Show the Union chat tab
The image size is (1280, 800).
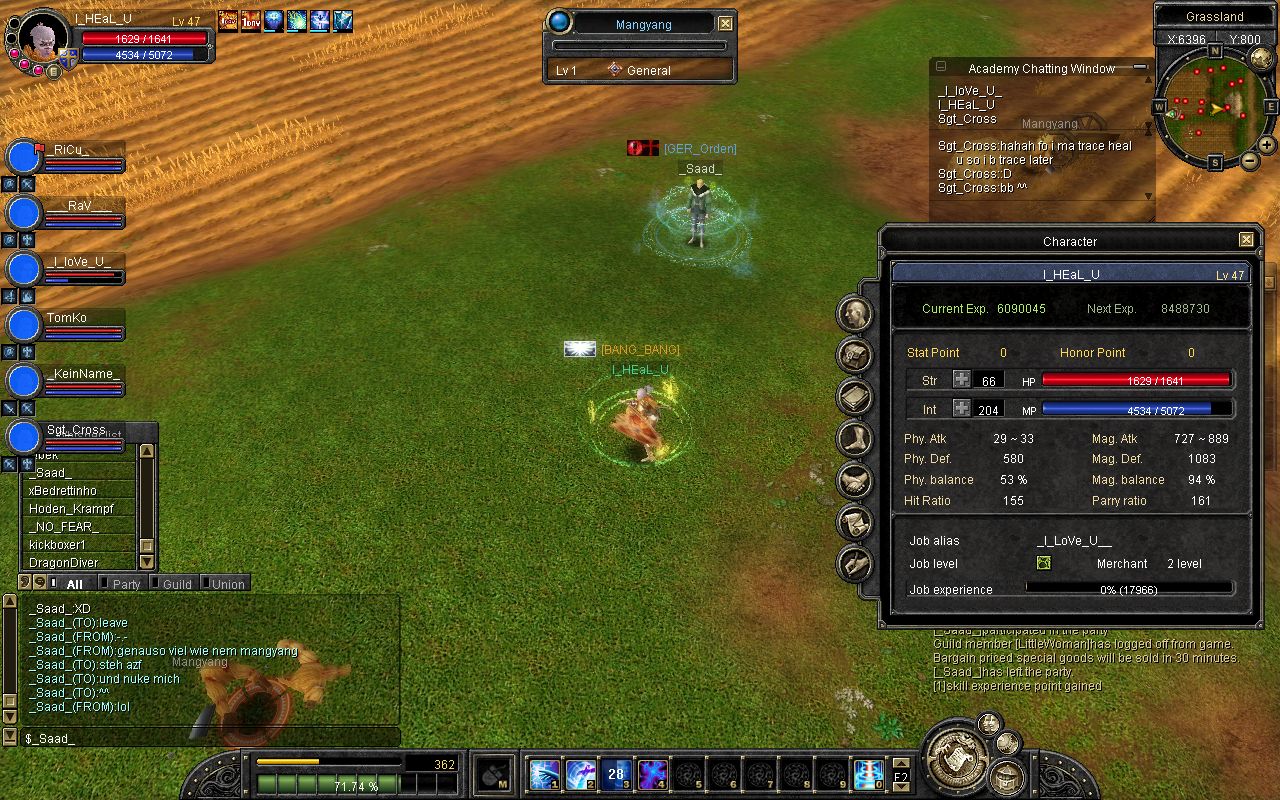tap(227, 584)
